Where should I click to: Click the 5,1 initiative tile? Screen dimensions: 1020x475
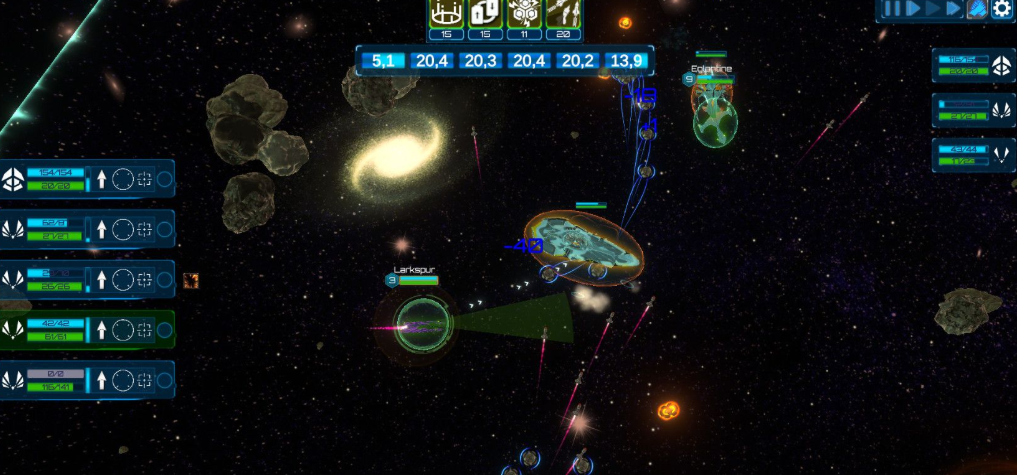coord(383,61)
